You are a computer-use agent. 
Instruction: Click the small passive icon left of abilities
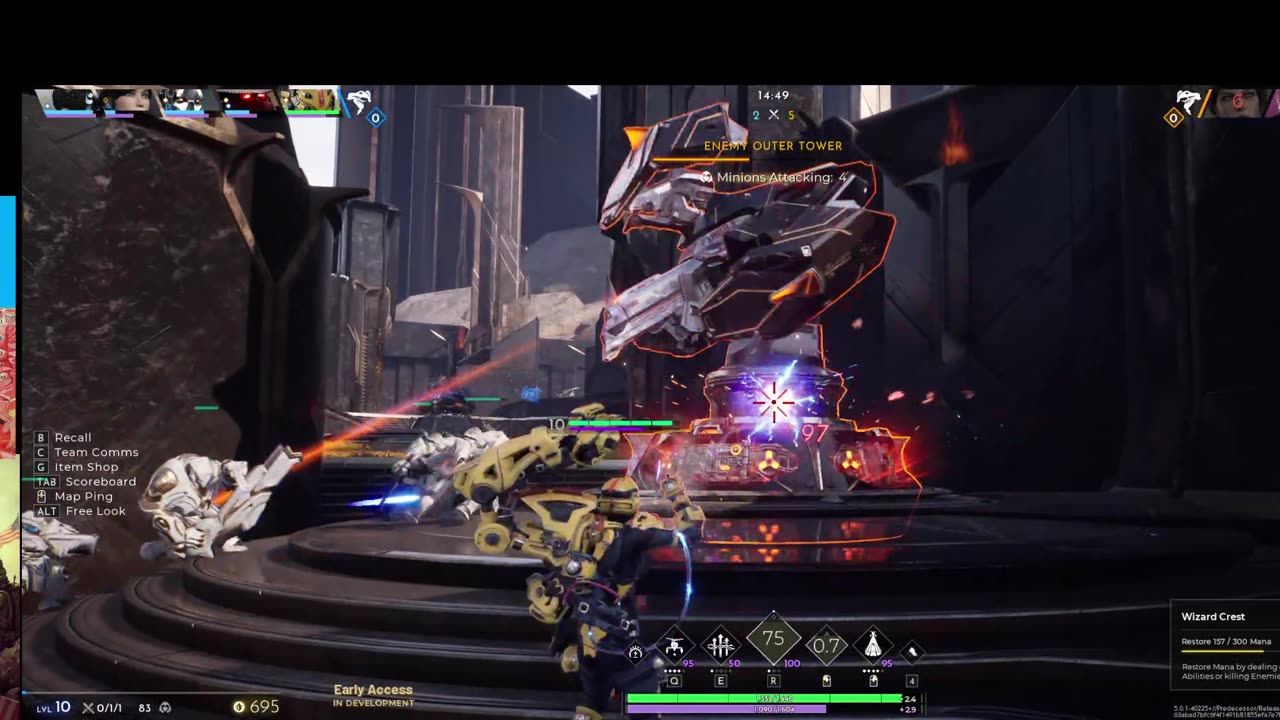click(635, 653)
